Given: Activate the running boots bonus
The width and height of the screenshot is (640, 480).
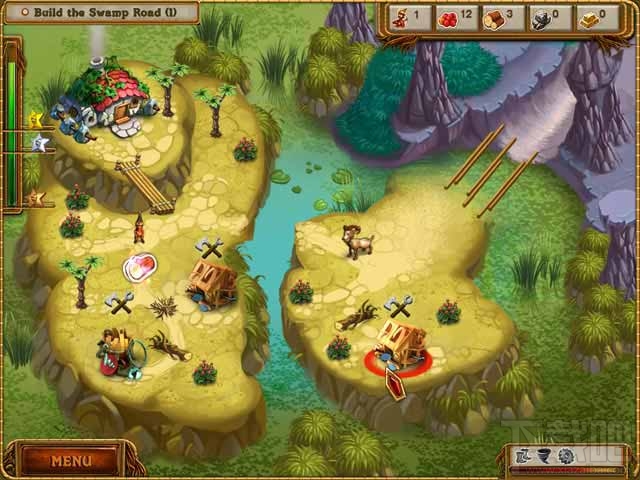Looking at the screenshot, I should click(x=521, y=457).
